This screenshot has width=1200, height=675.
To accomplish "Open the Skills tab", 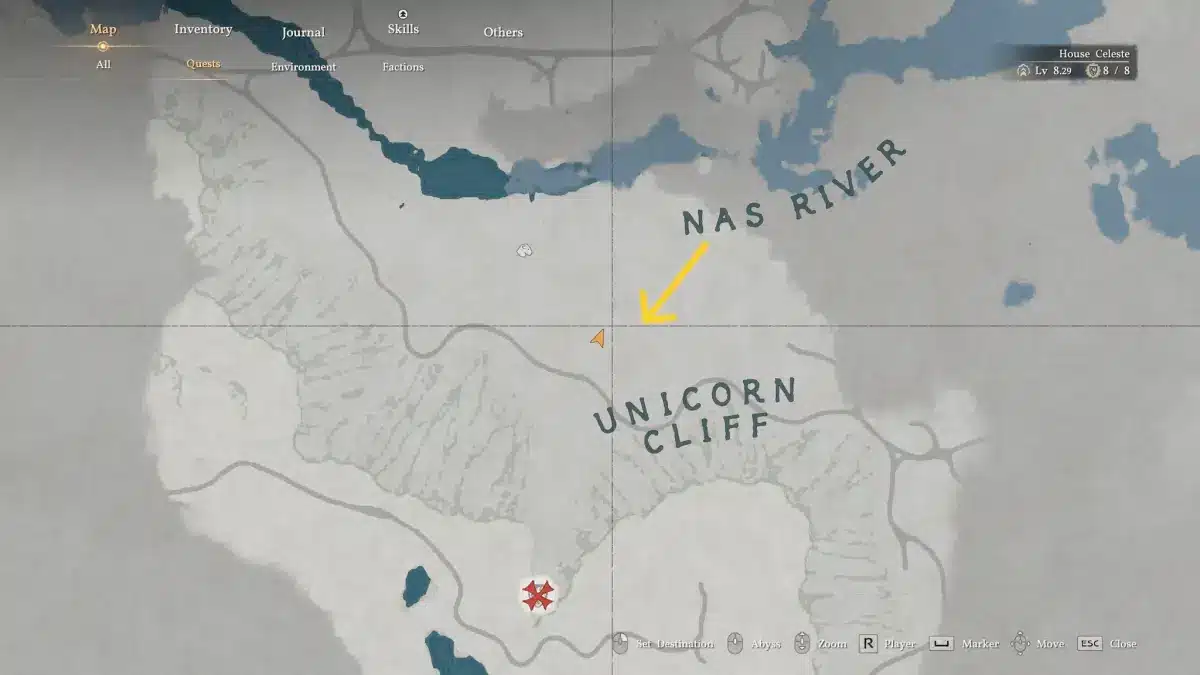I will click(x=402, y=29).
